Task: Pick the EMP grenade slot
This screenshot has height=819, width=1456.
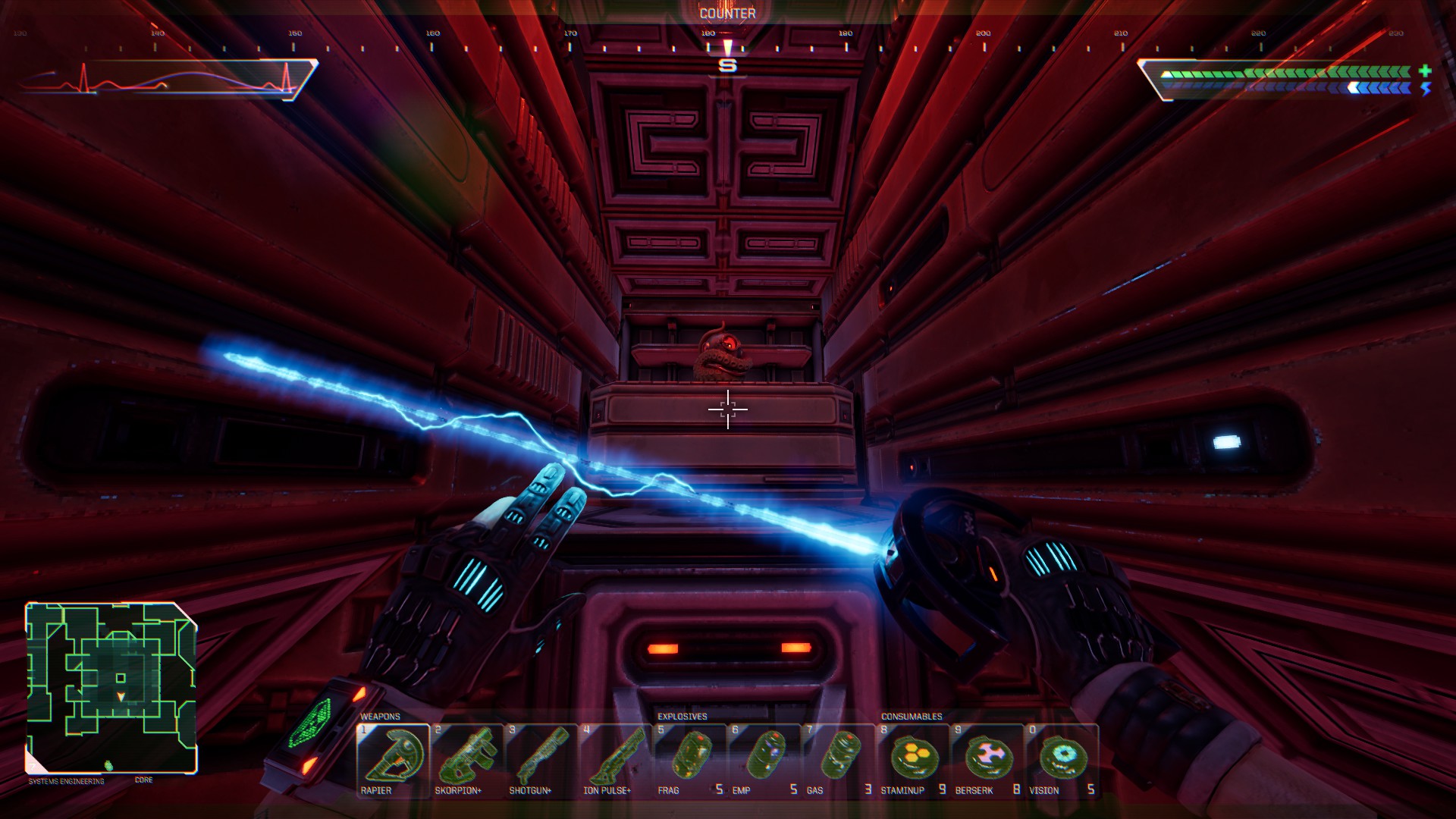Action: pyautogui.click(x=764, y=760)
